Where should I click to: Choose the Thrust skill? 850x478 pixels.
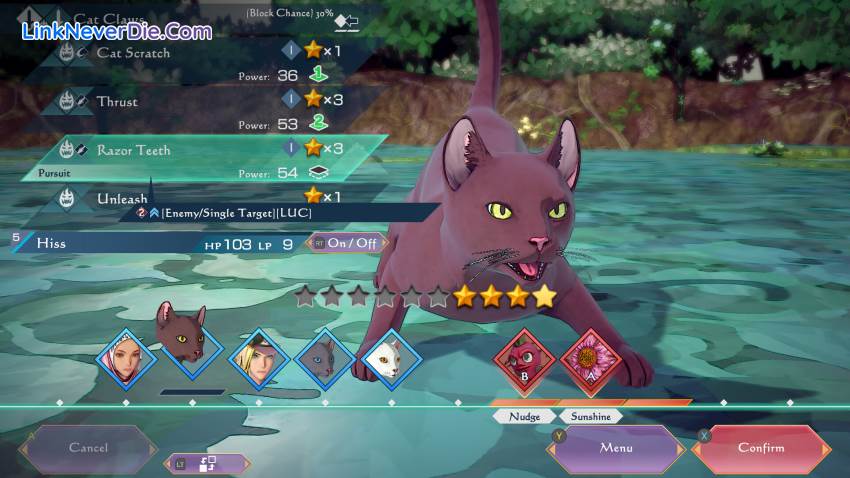(x=117, y=101)
